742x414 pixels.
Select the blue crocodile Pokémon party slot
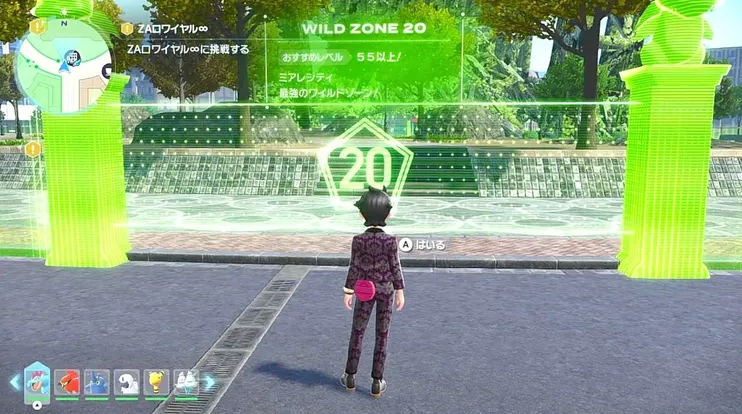pyautogui.click(x=37, y=381)
